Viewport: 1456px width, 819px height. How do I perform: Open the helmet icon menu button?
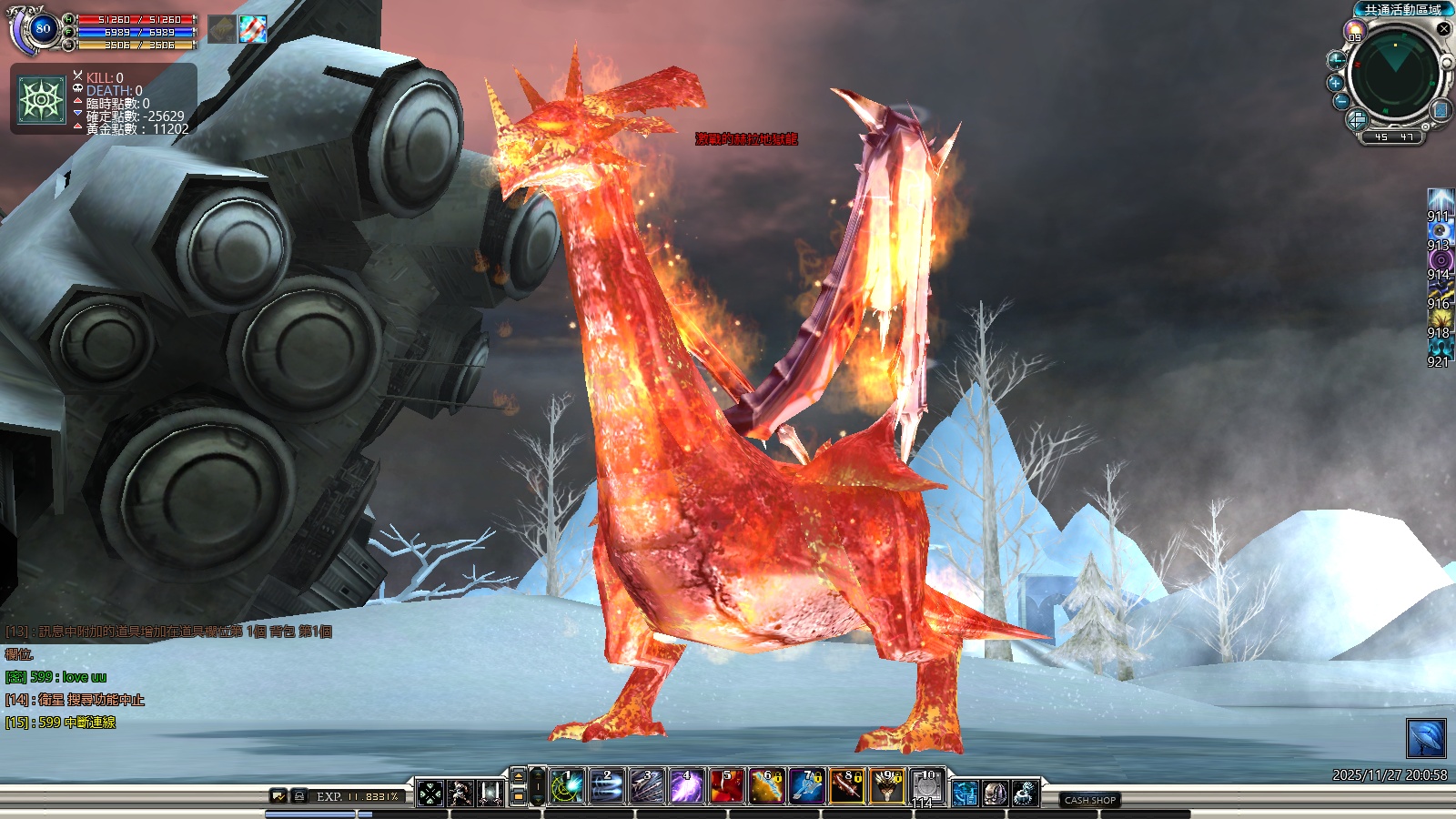pyautogui.click(x=995, y=794)
